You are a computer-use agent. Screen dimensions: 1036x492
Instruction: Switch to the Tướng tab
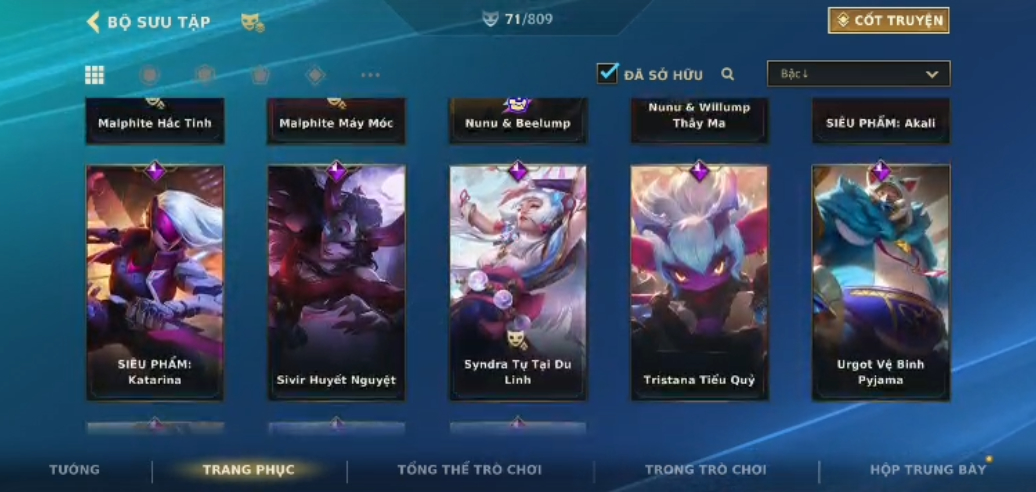click(x=75, y=470)
